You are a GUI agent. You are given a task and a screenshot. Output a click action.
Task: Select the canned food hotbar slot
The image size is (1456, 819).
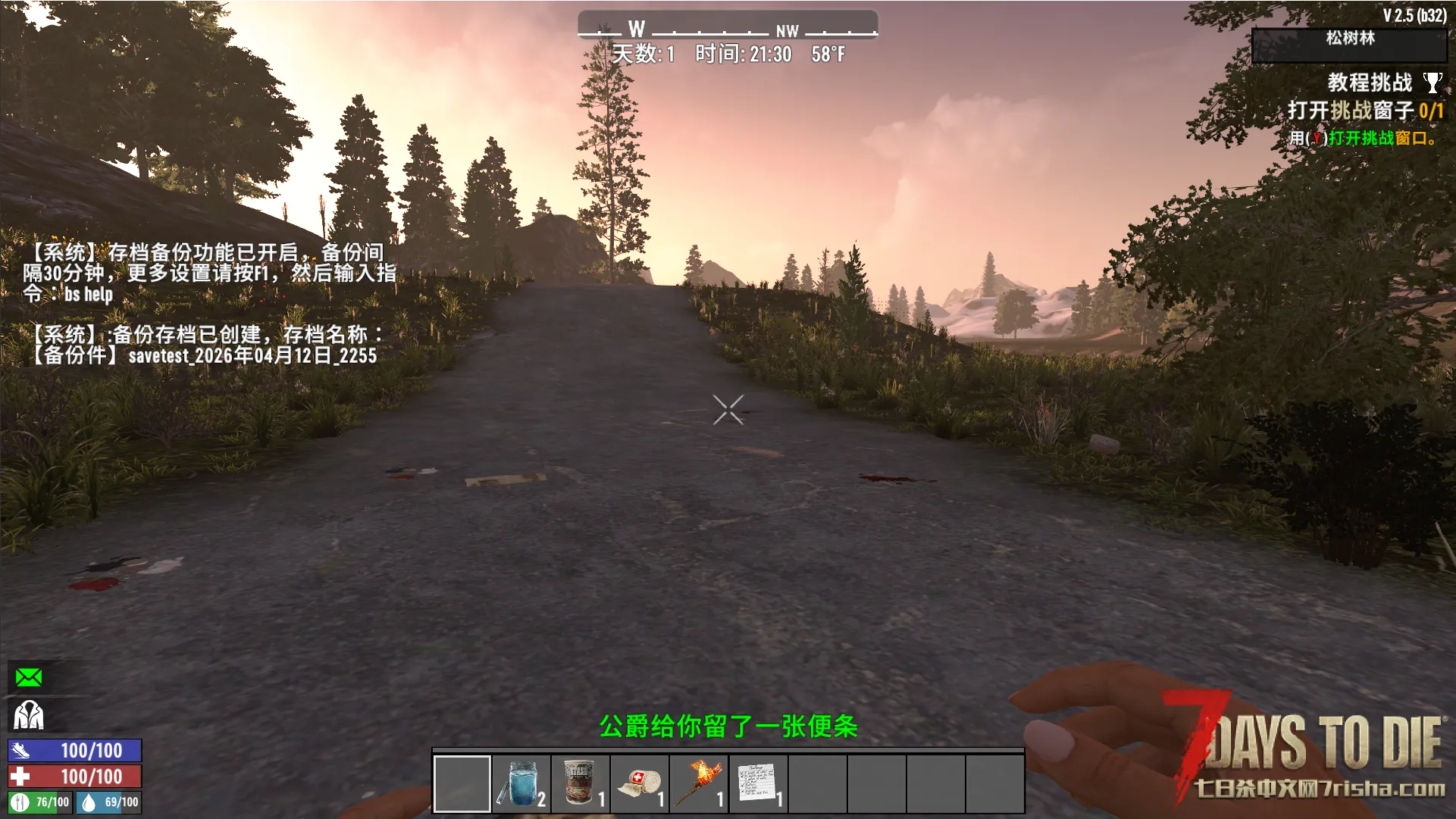(x=581, y=783)
